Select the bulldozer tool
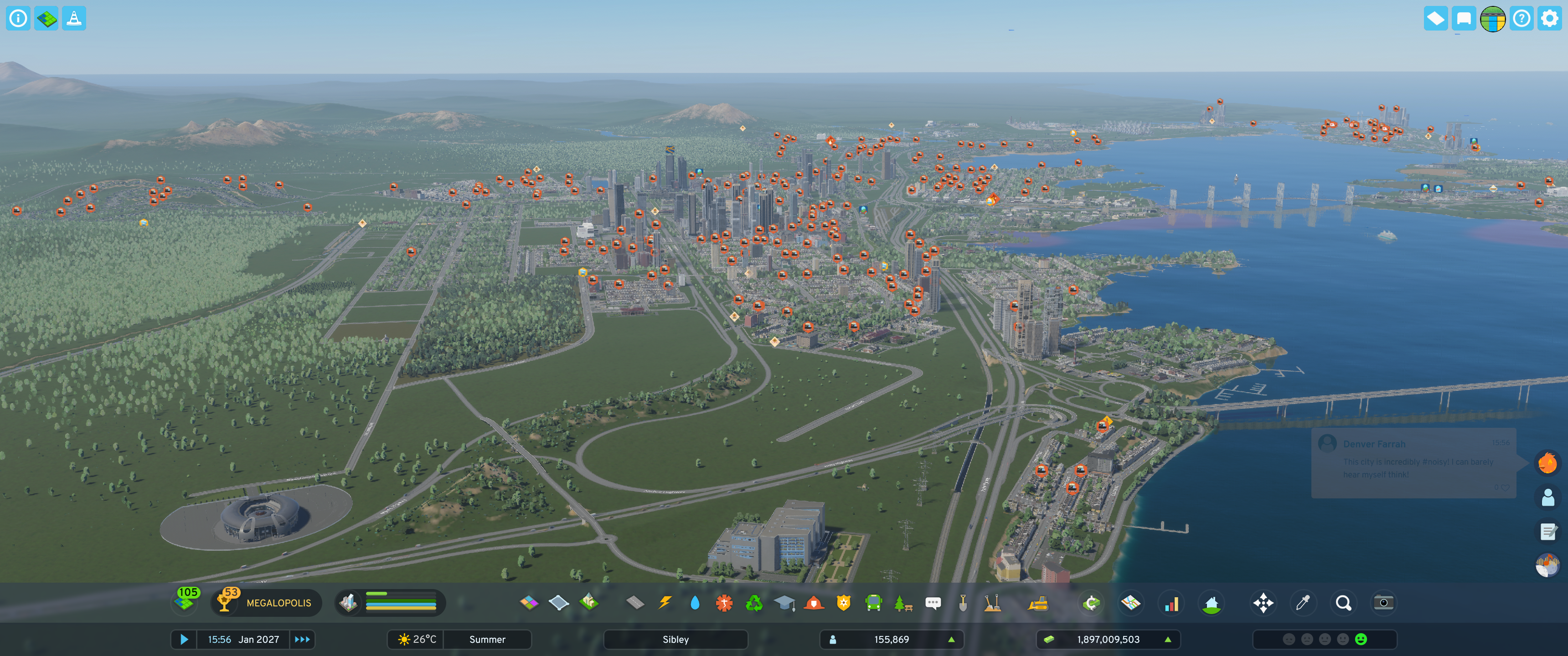The width and height of the screenshot is (1568, 656). pos(1038,602)
